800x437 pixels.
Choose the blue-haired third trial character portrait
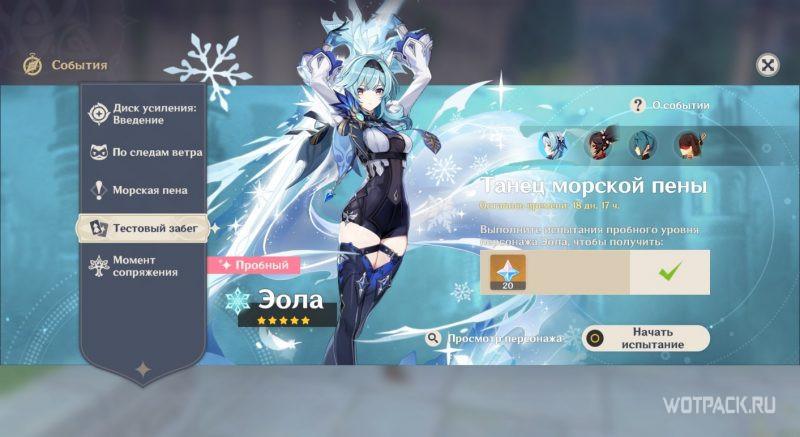(642, 145)
